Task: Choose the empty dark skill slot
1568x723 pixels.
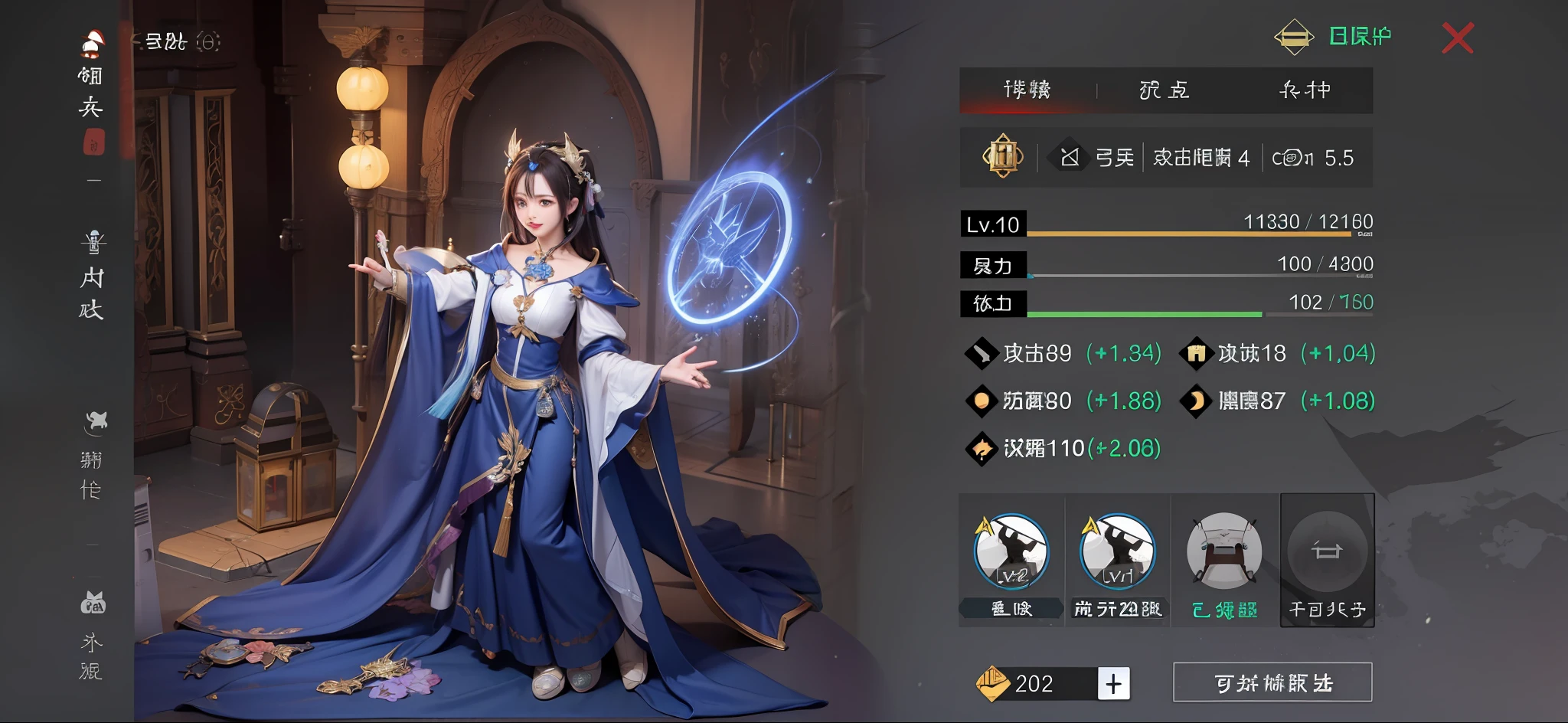Action: click(1327, 552)
